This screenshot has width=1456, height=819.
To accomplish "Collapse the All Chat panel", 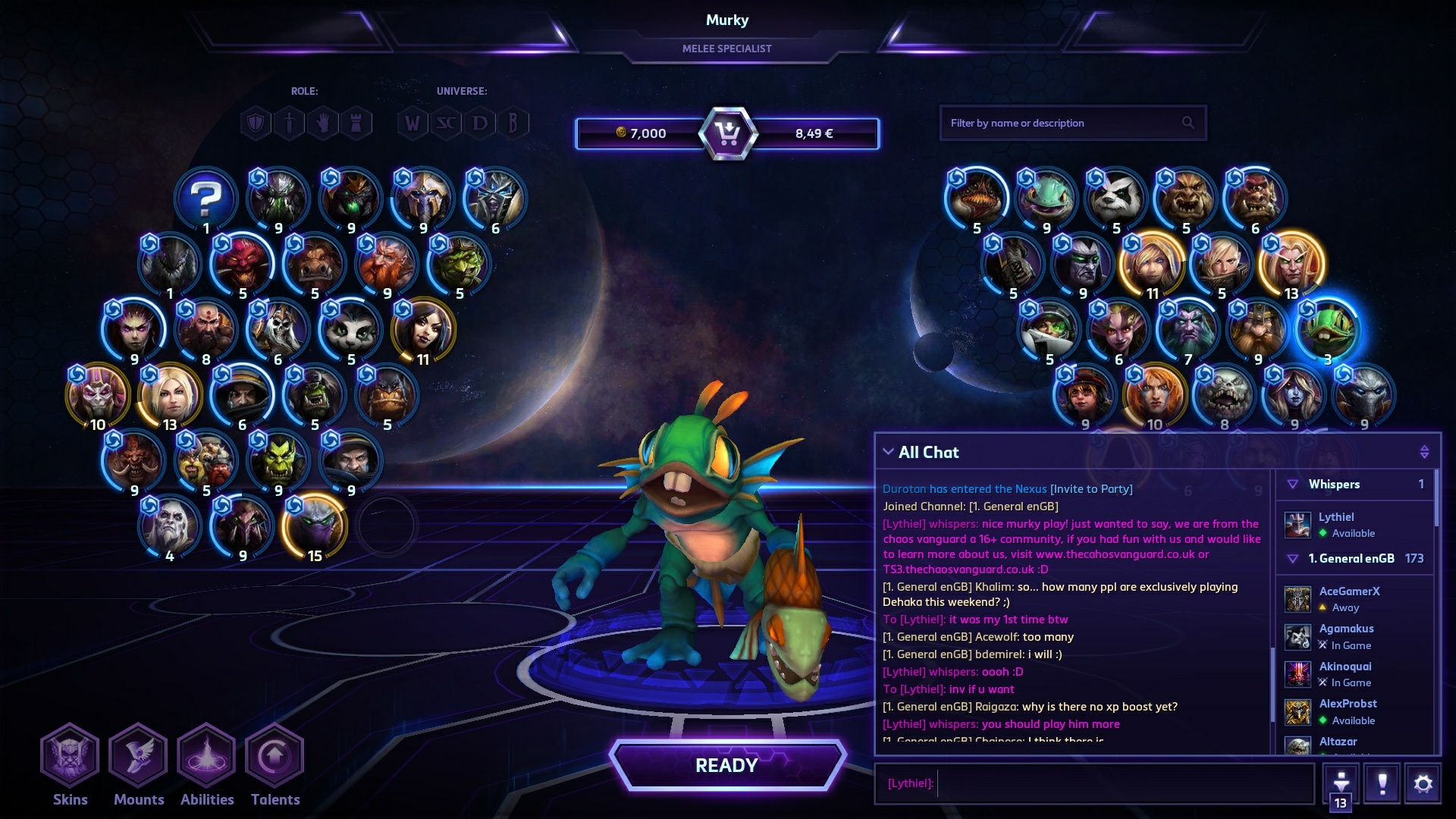I will (888, 452).
